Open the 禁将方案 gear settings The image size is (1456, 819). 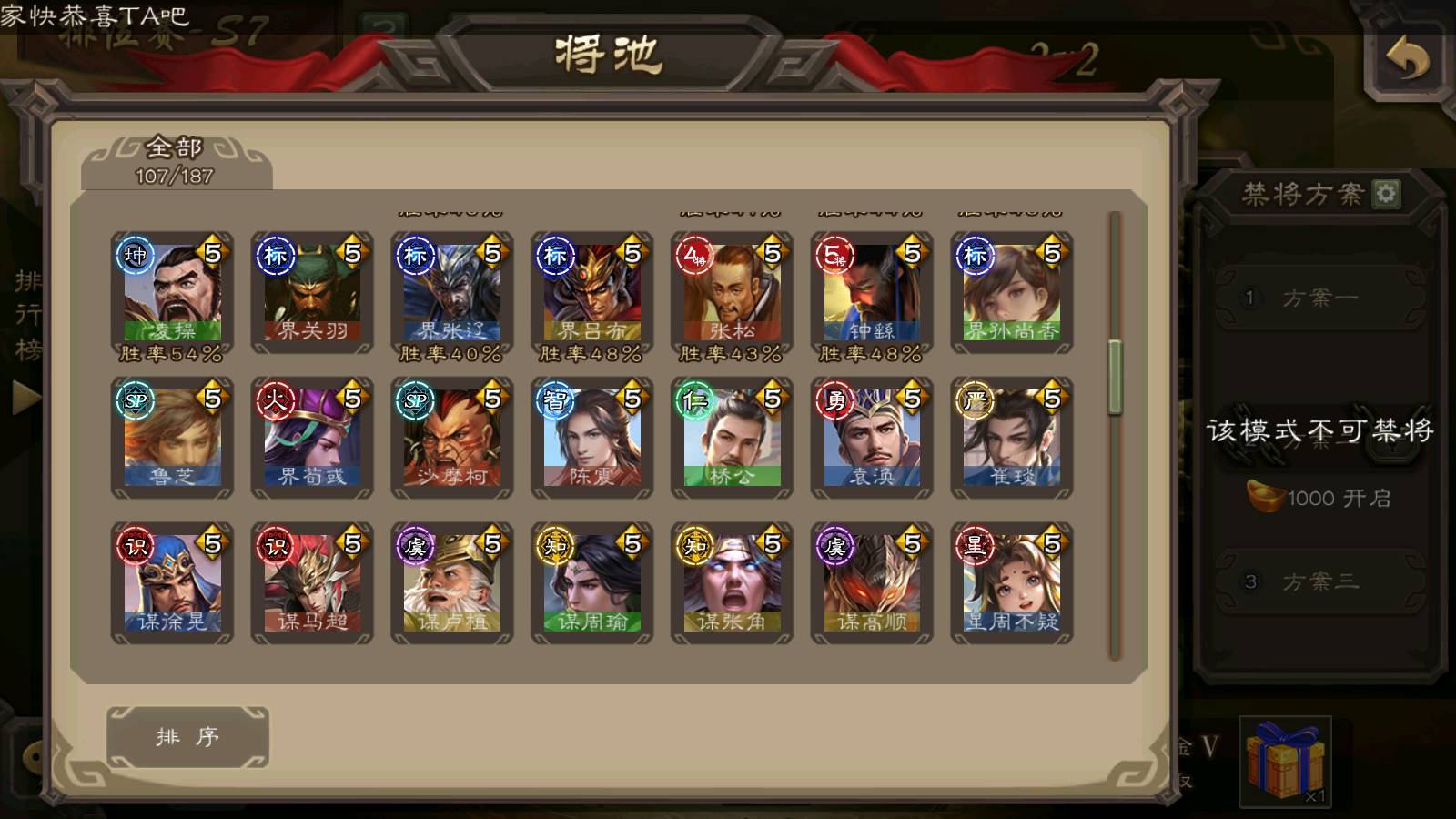(x=1386, y=193)
